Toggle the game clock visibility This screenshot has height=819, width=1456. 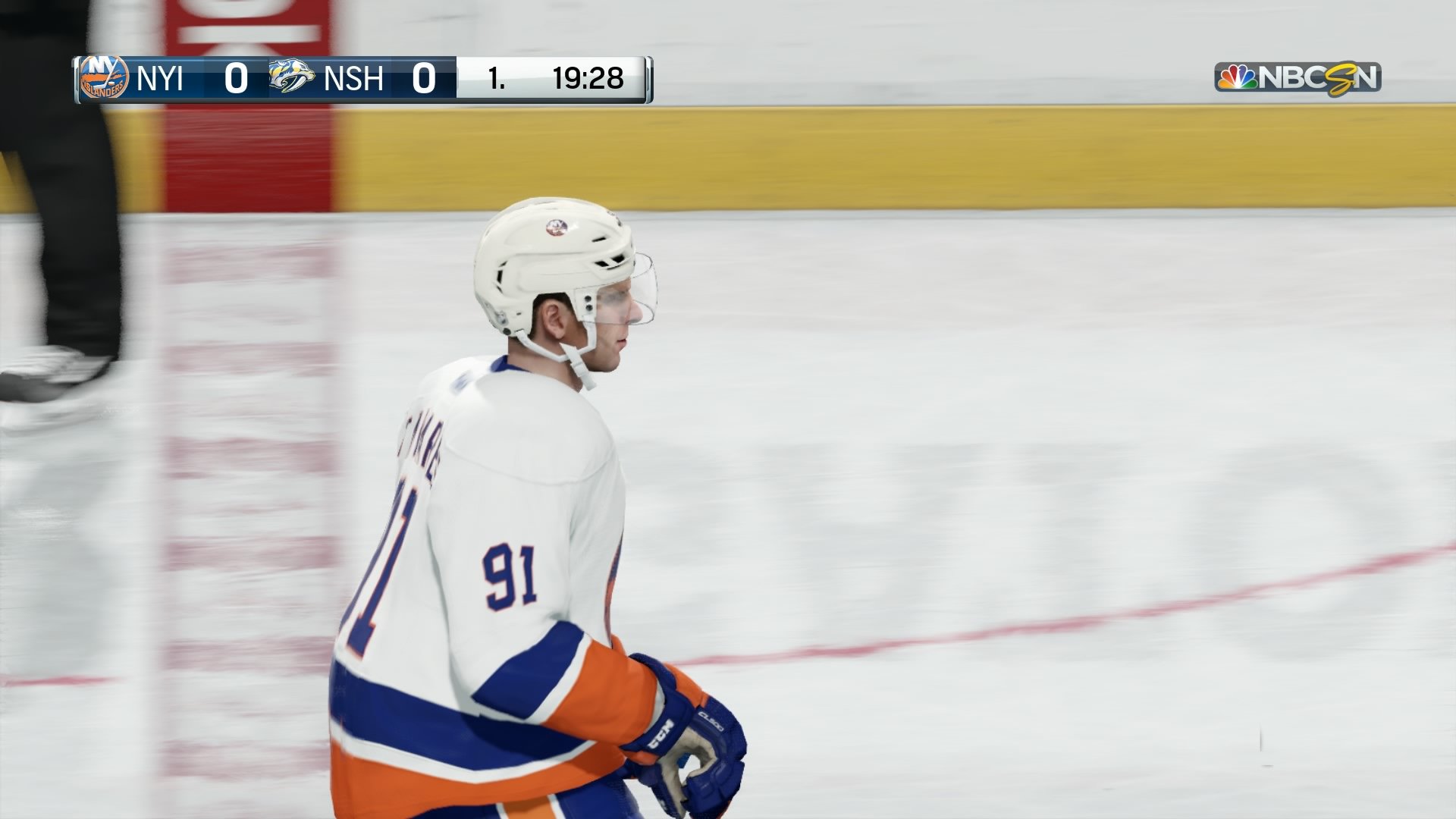click(x=588, y=77)
